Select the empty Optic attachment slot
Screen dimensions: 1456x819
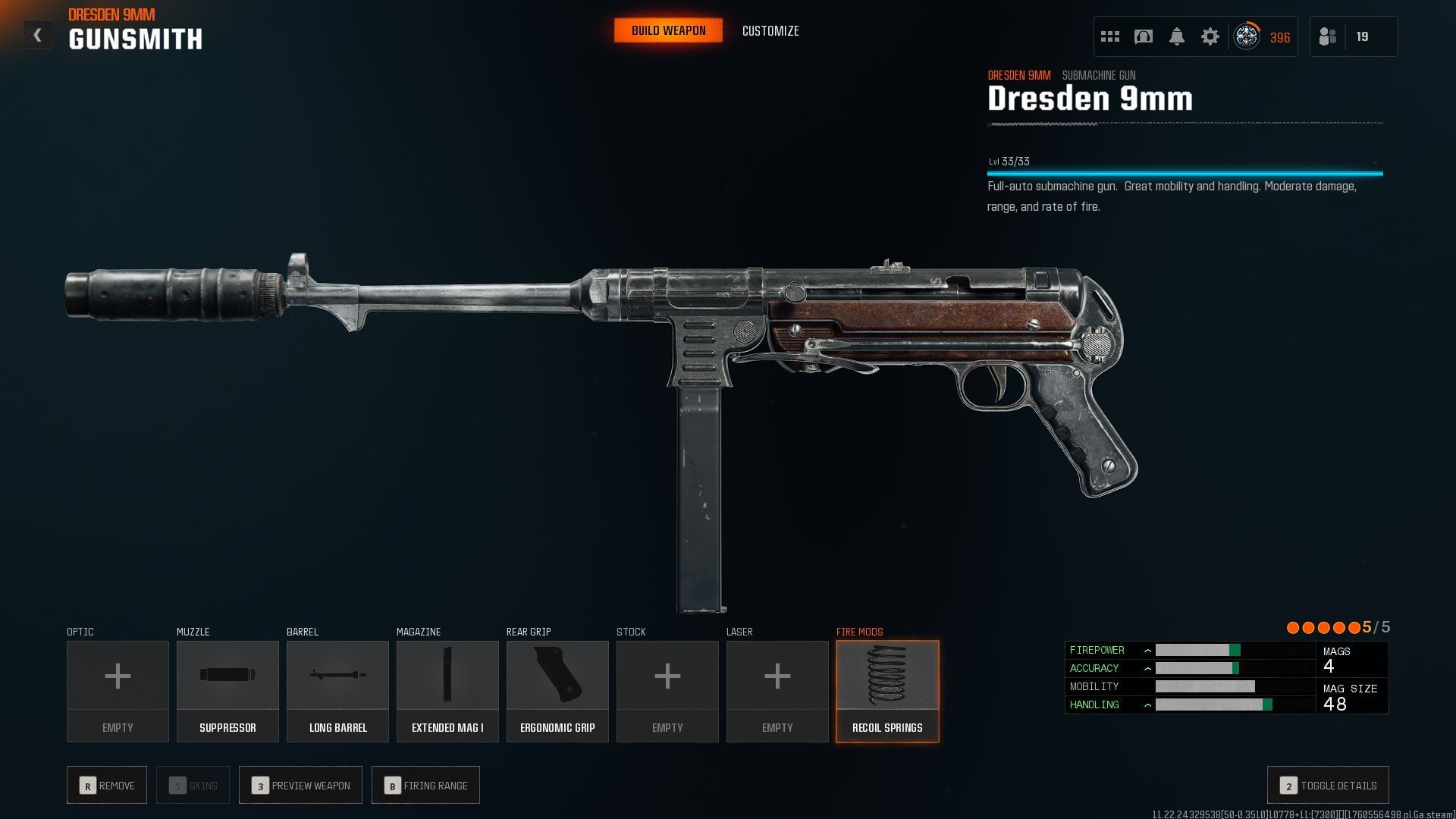click(x=118, y=691)
